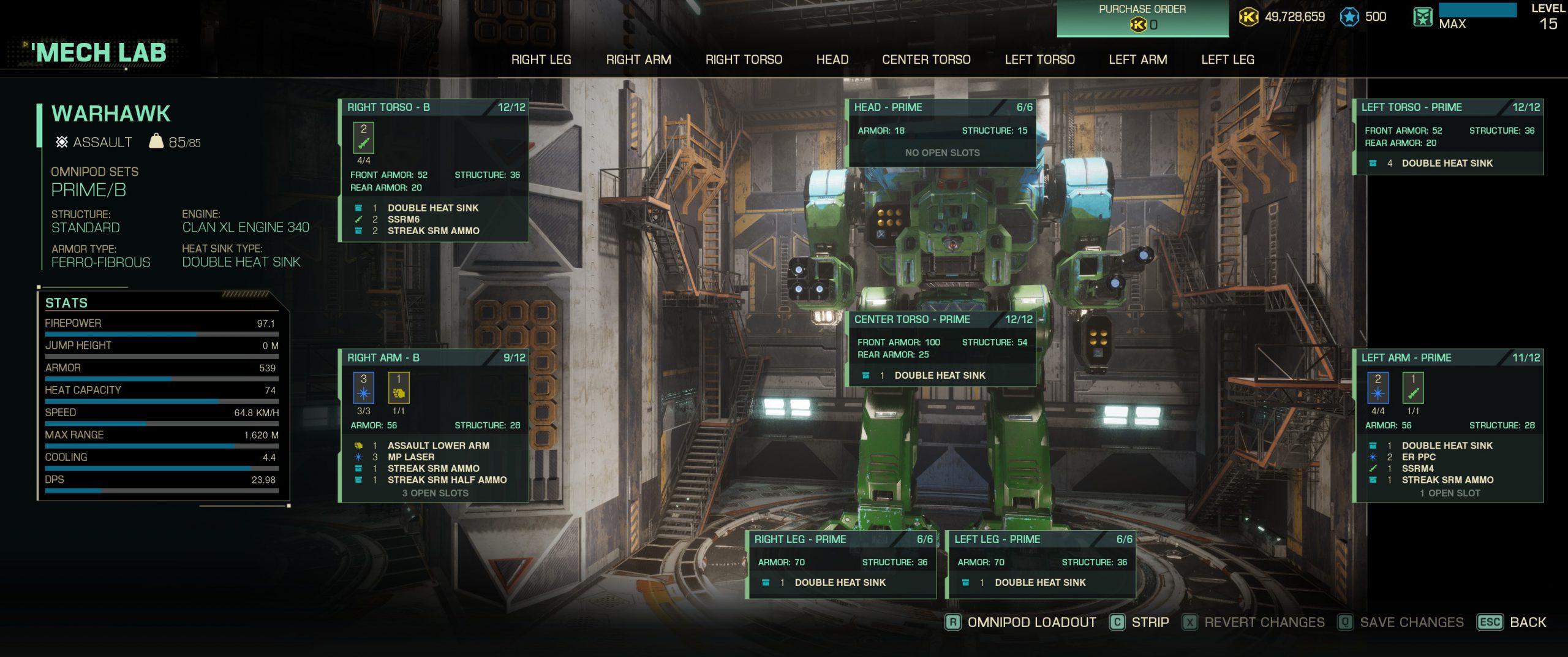Select the Right Arm tab
The height and width of the screenshot is (657, 1568).
pos(638,59)
